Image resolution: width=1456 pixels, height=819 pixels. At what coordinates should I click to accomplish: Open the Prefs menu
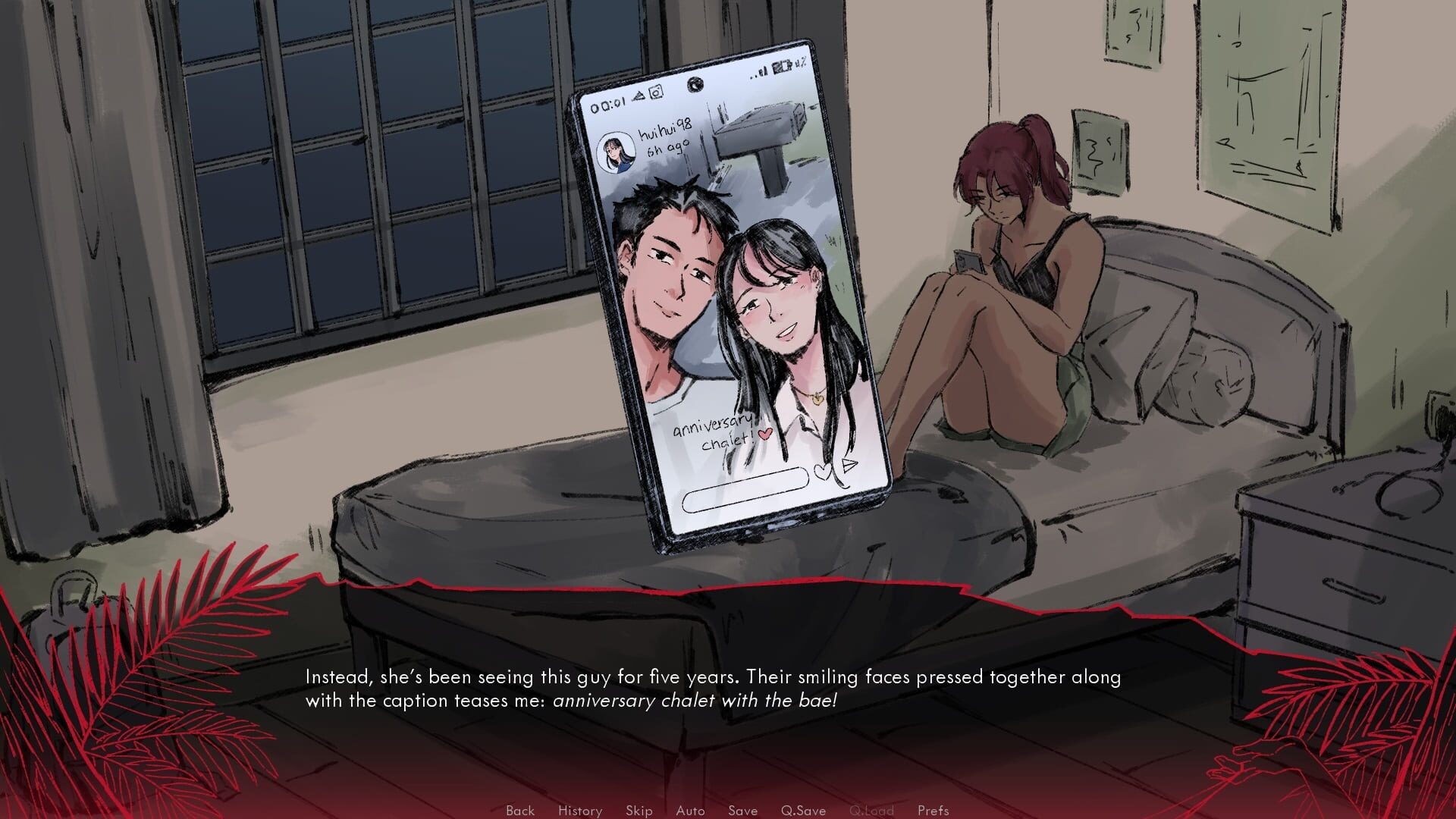pyautogui.click(x=934, y=810)
